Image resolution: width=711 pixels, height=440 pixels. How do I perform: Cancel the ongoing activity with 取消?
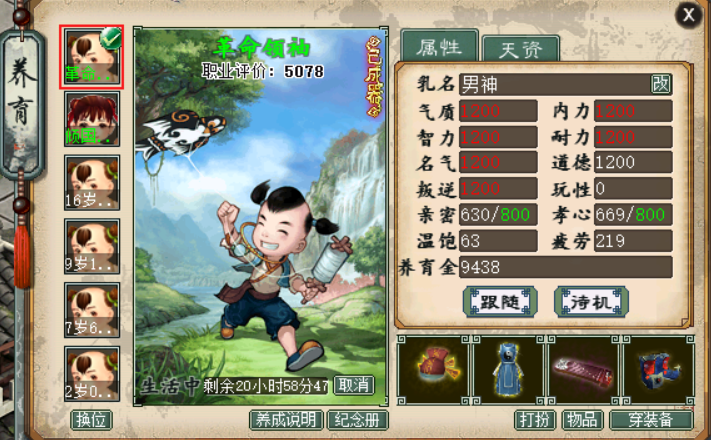pos(353,385)
